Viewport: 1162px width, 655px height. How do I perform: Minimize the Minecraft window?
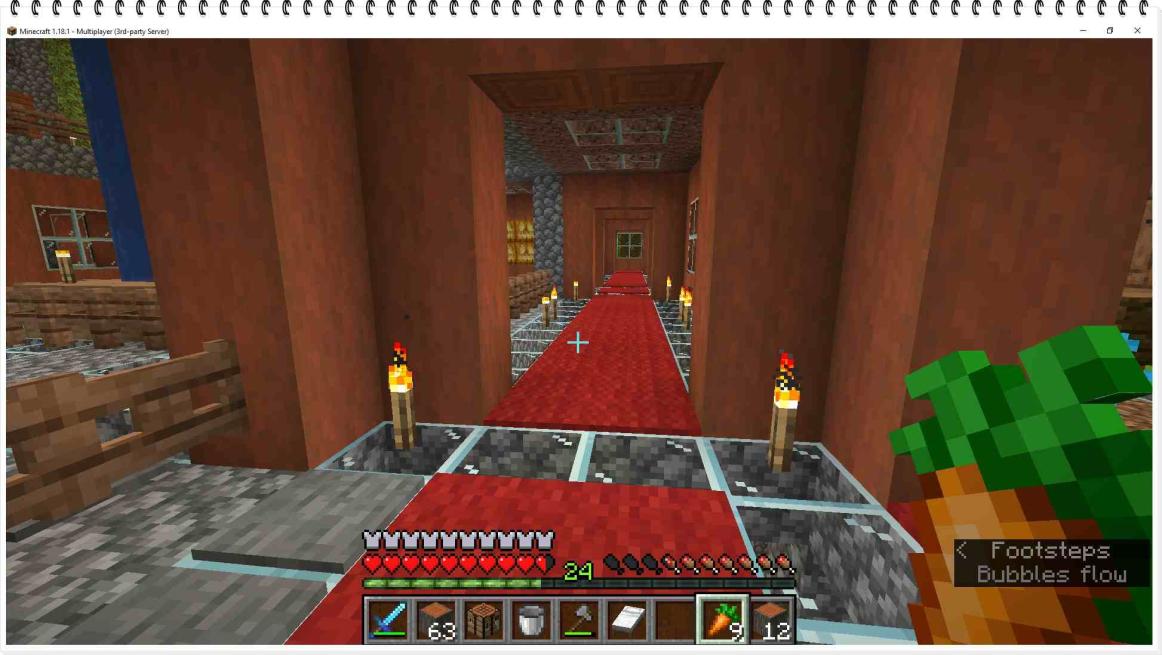point(1083,31)
